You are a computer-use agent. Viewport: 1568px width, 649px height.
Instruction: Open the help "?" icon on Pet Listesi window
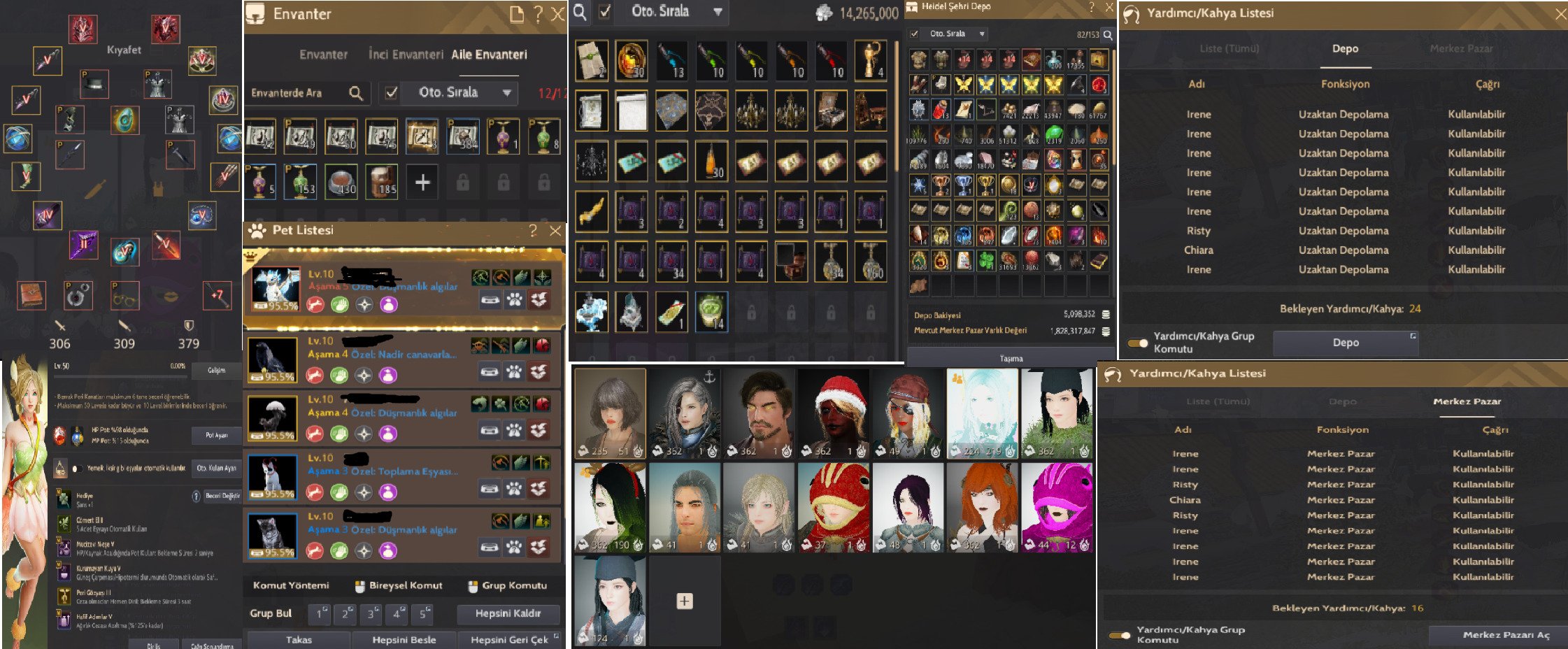point(534,229)
